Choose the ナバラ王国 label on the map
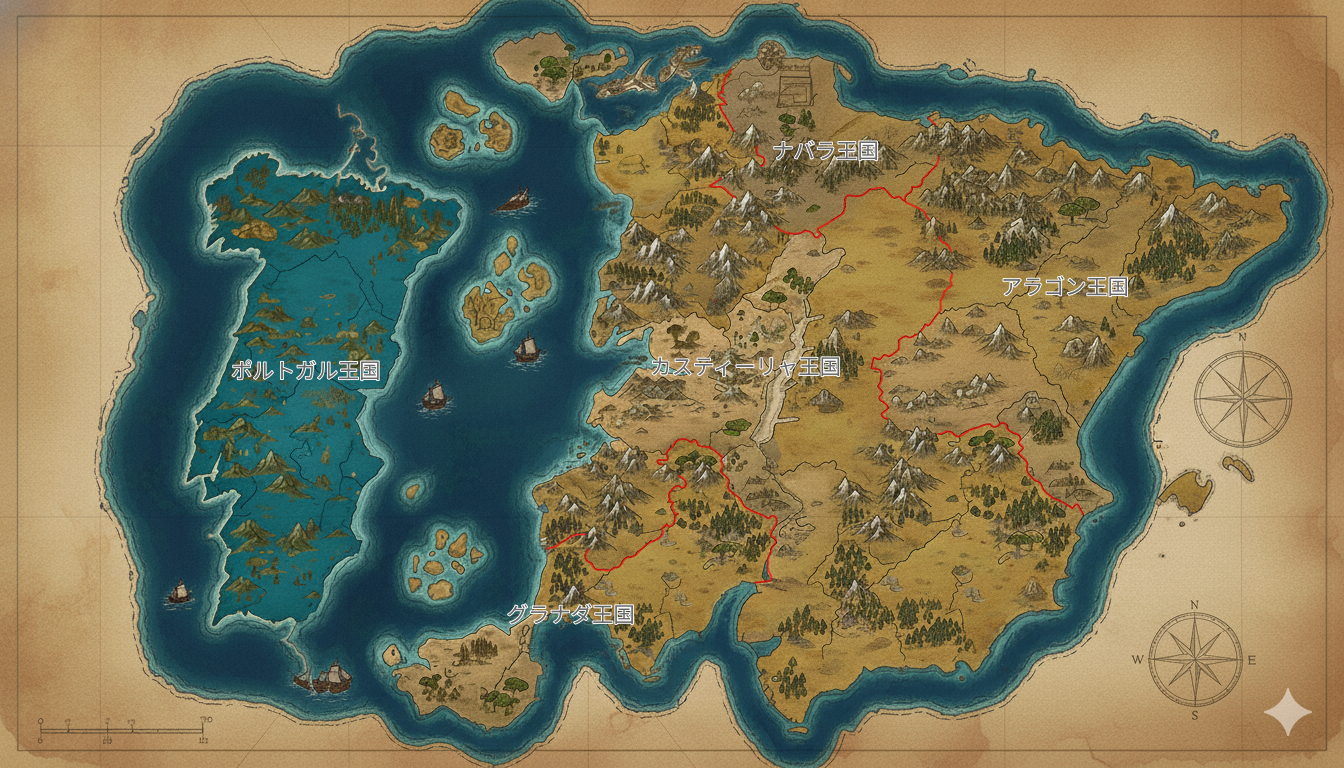This screenshot has height=768, width=1344. tap(825, 151)
